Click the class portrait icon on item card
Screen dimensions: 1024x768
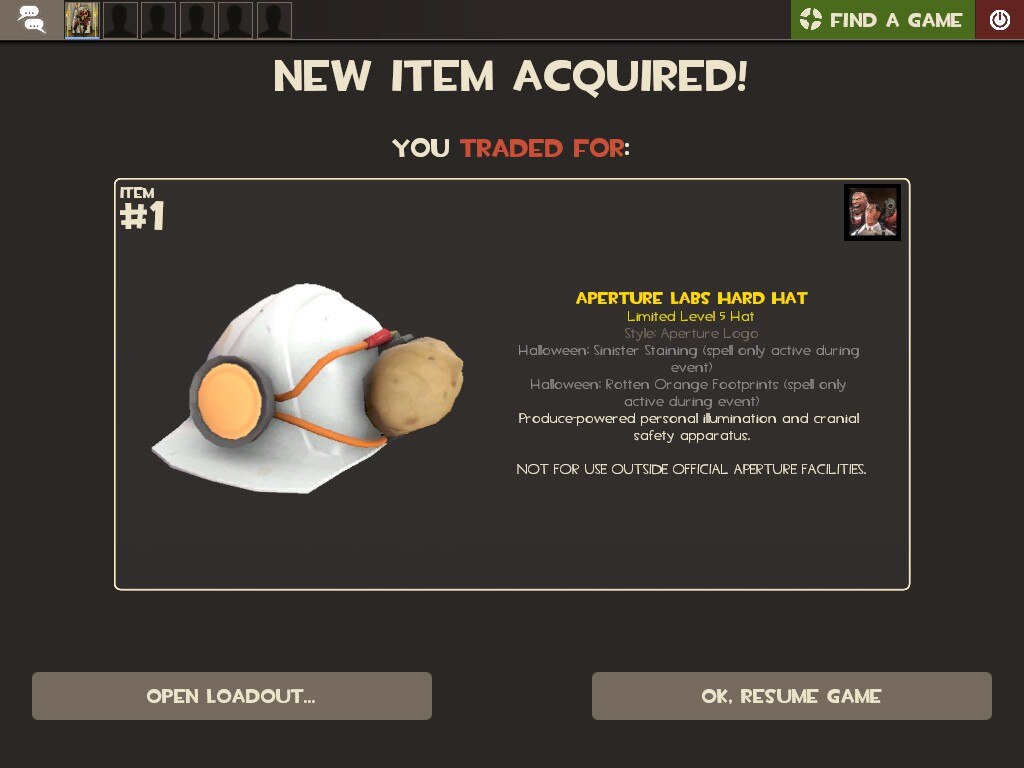(872, 212)
